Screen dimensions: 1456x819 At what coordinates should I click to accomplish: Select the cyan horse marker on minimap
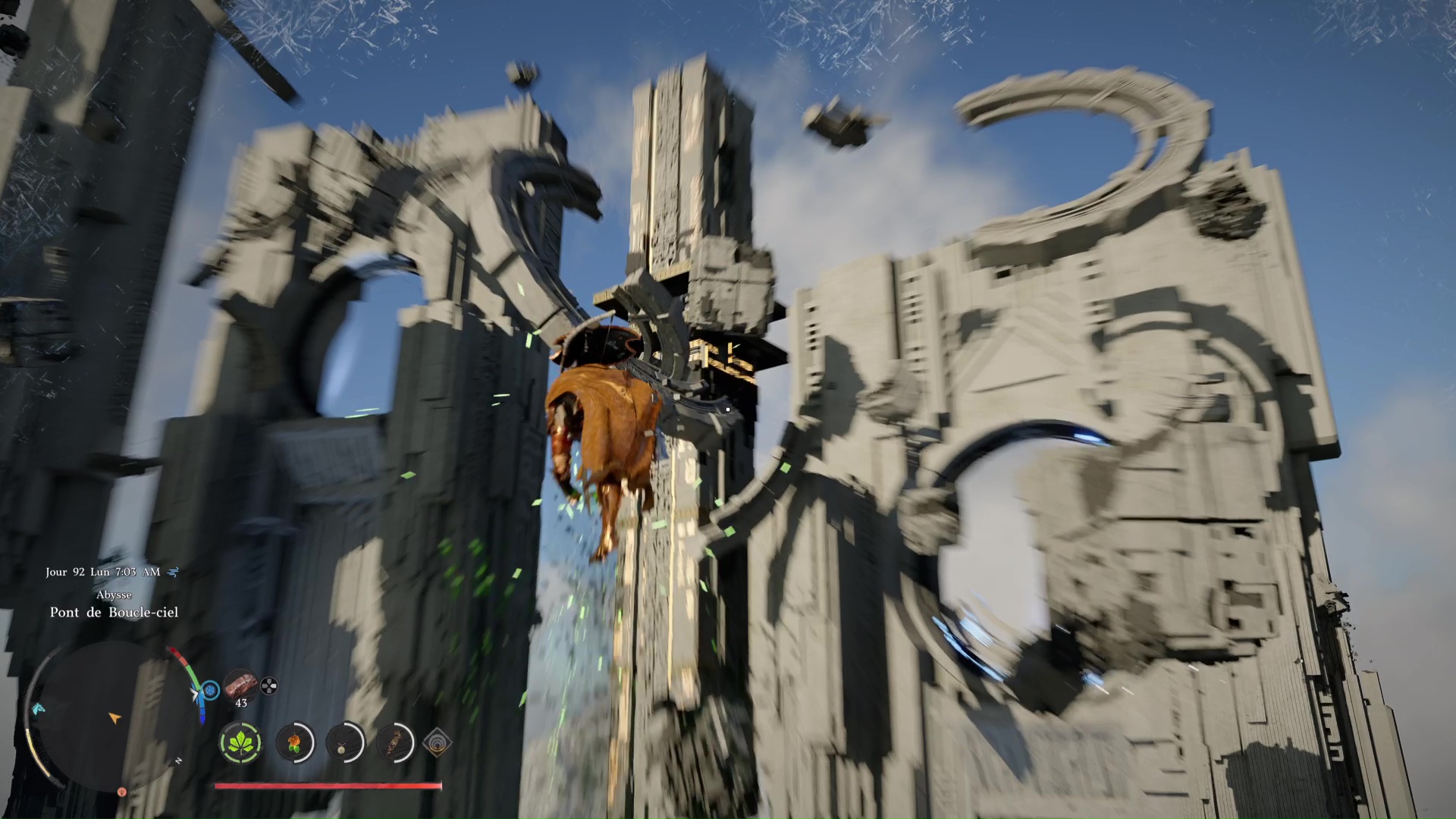point(38,708)
